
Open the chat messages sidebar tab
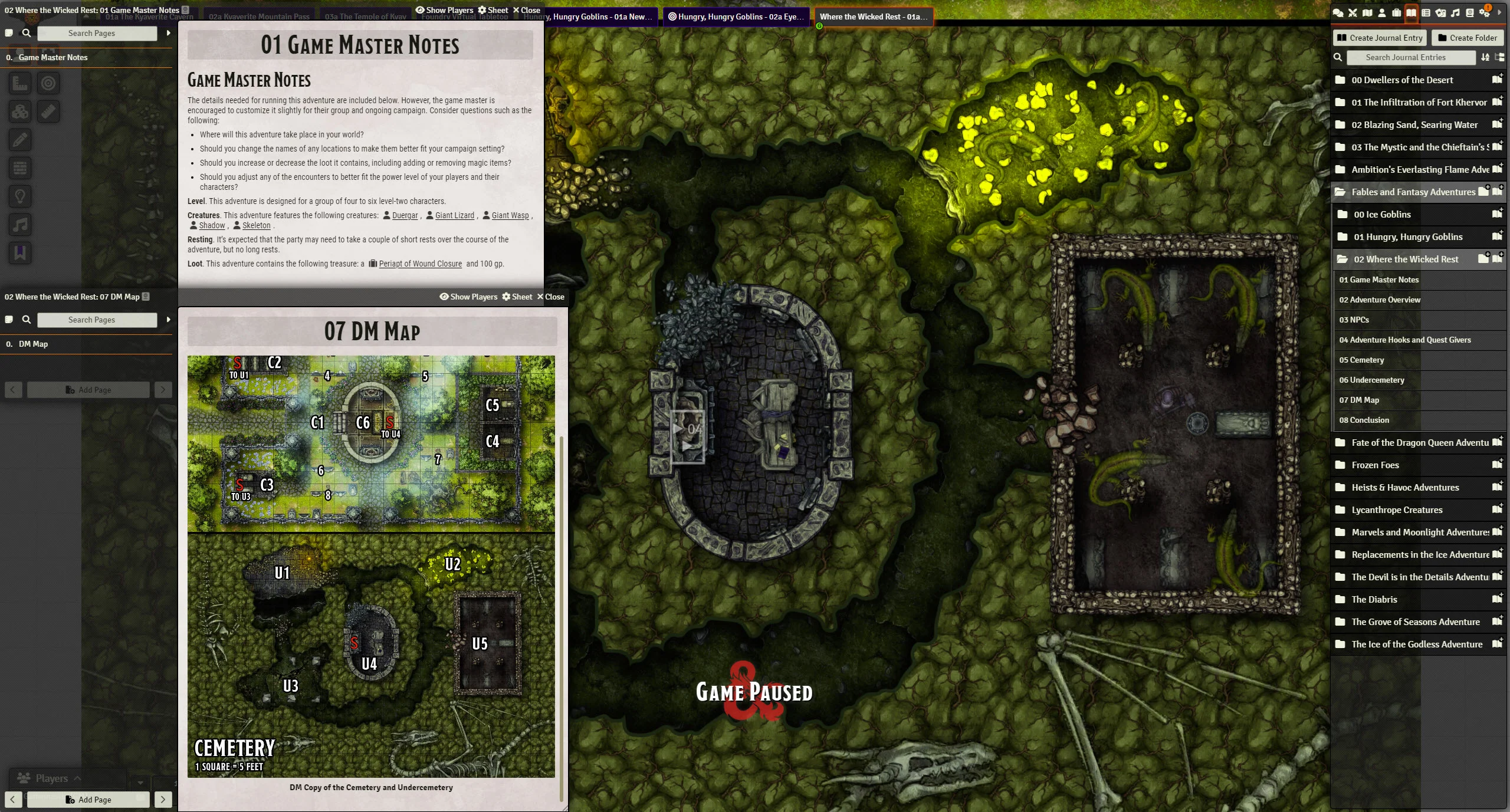click(1338, 12)
